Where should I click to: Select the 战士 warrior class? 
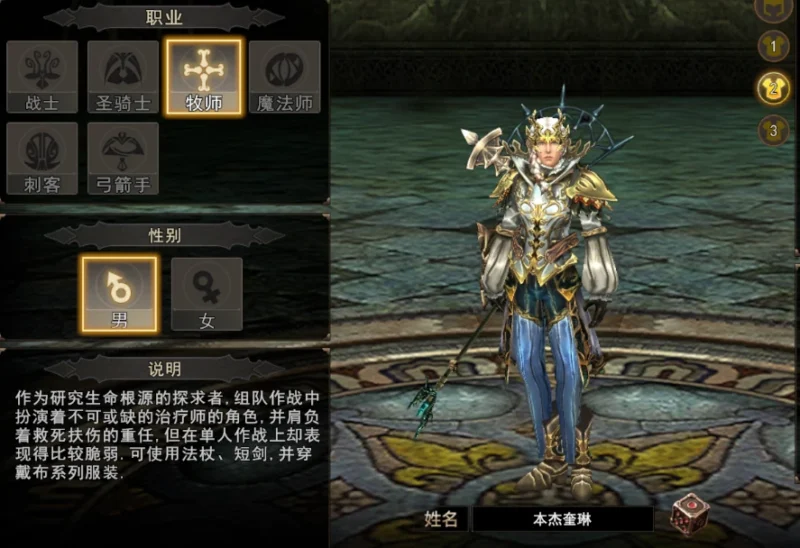click(41, 77)
